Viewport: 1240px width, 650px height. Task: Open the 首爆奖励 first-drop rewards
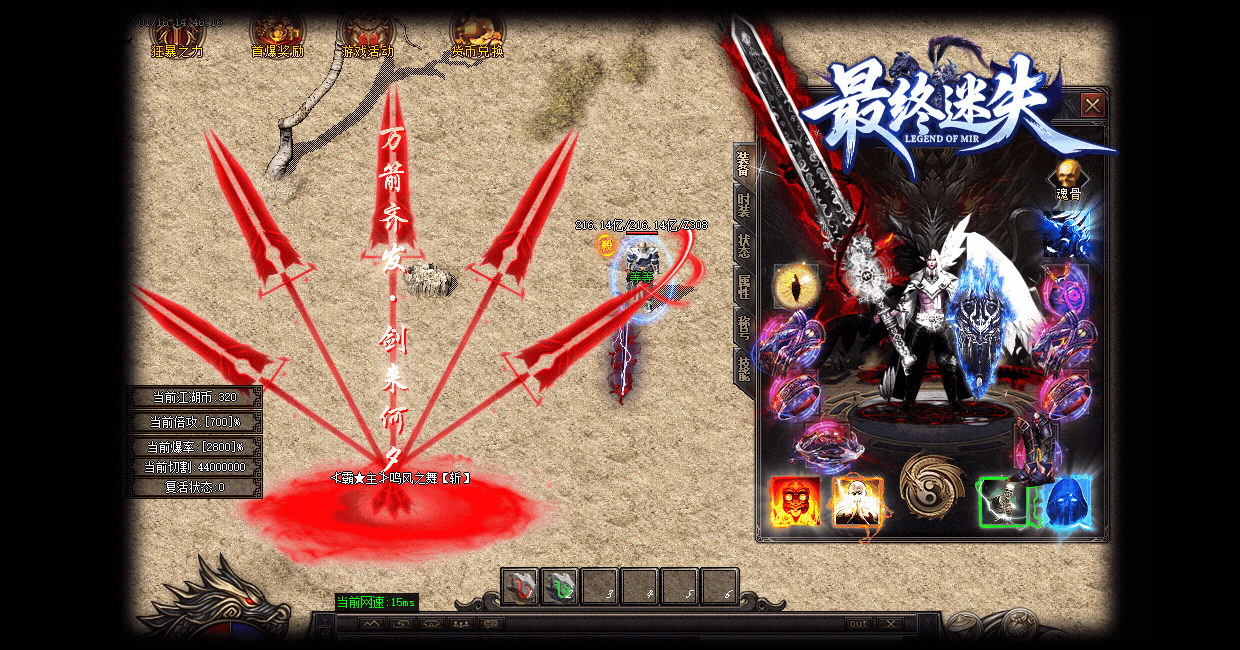coord(277,33)
